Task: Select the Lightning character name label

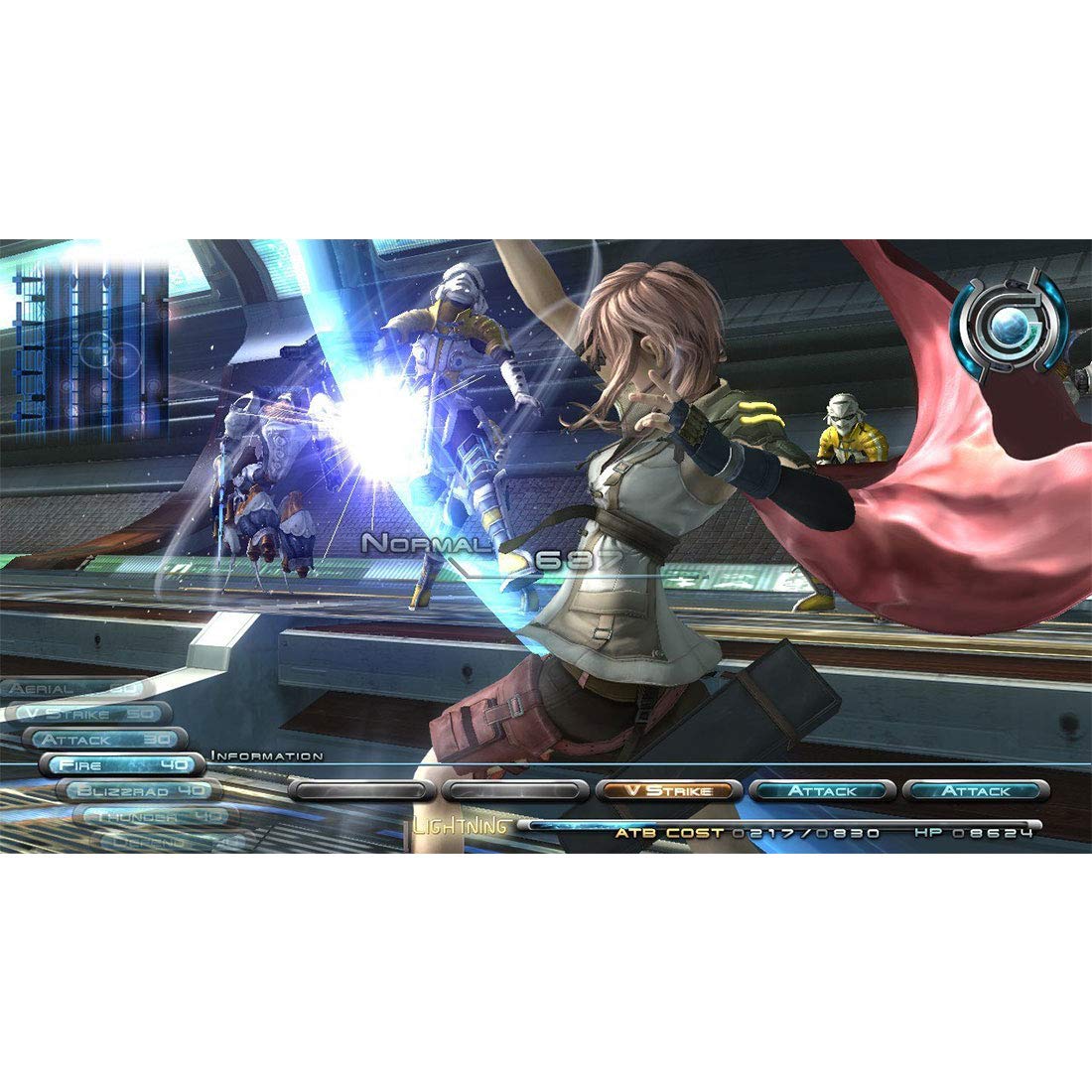Action: pyautogui.click(x=461, y=826)
